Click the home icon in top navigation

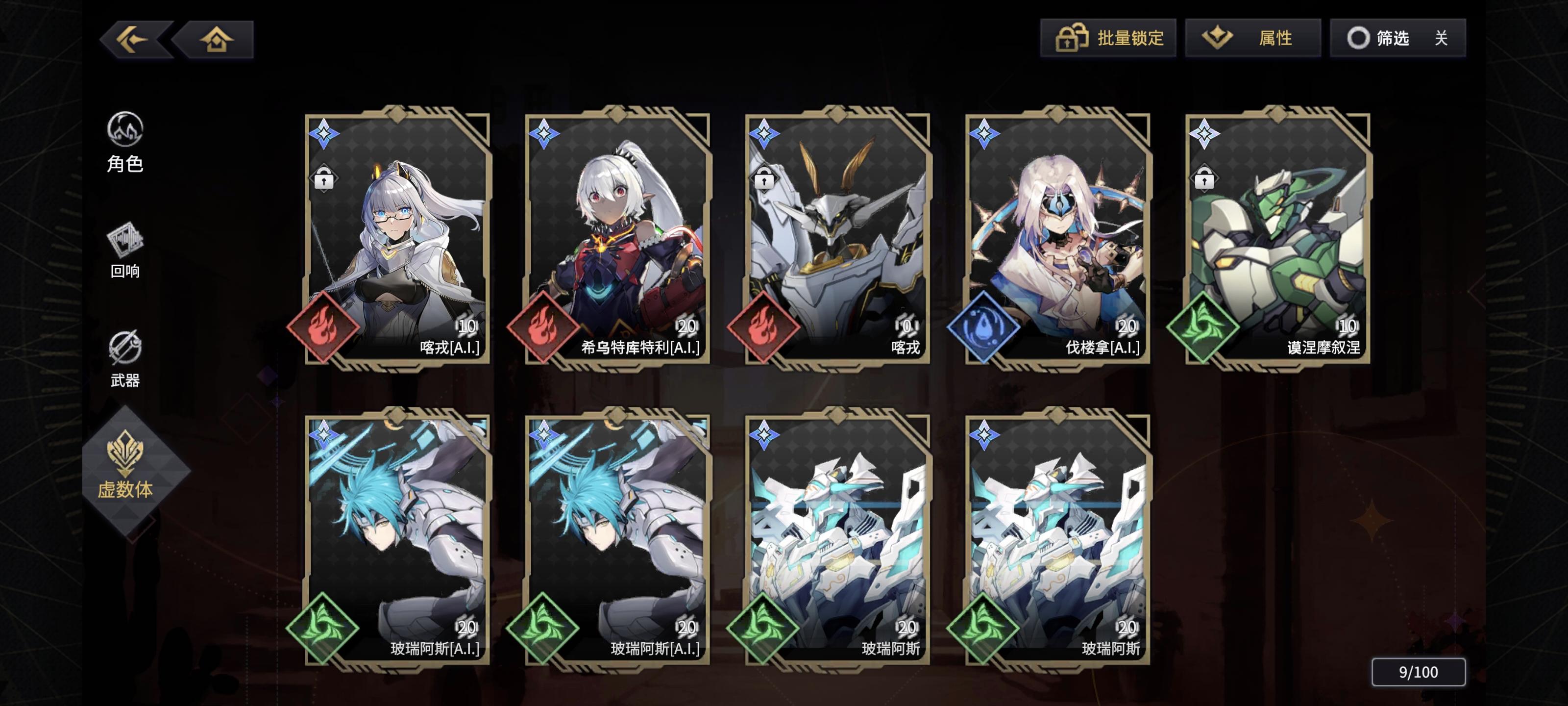click(x=217, y=38)
